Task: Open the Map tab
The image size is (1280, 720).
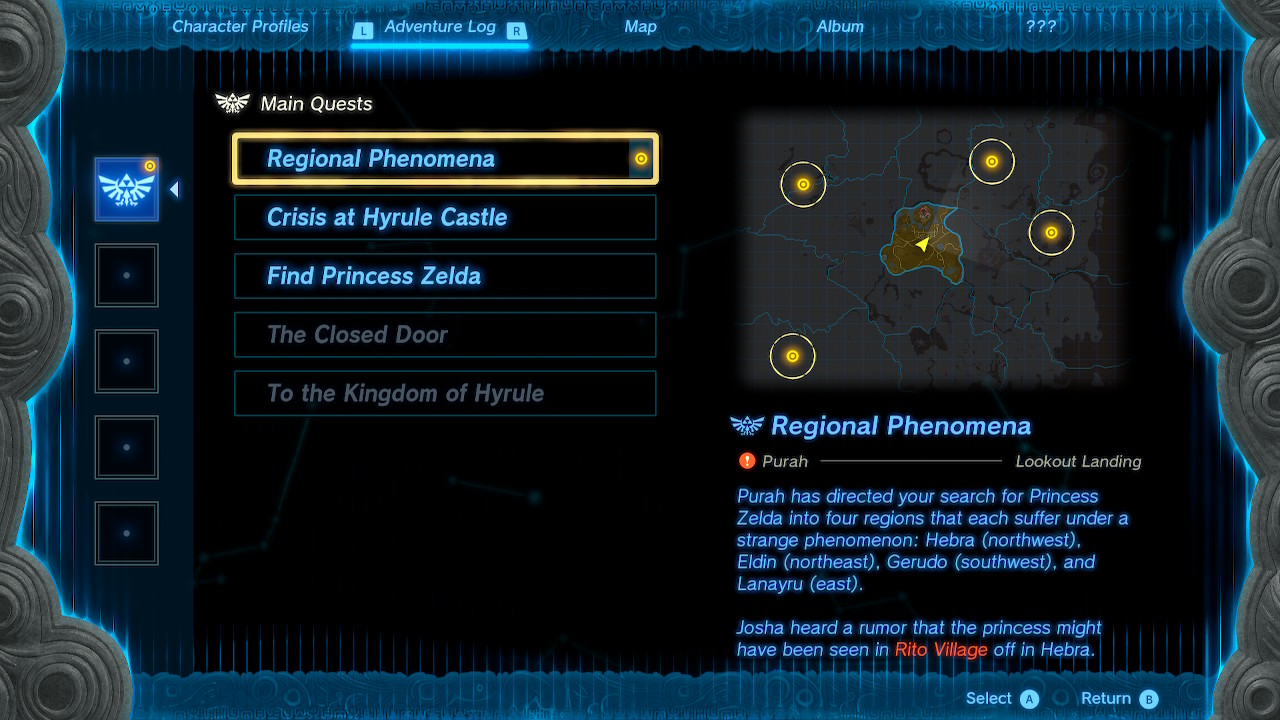Action: click(640, 27)
